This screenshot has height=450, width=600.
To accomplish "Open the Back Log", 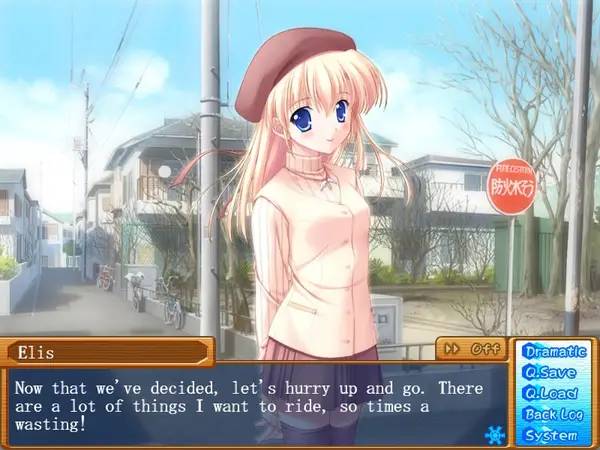I will [x=550, y=414].
